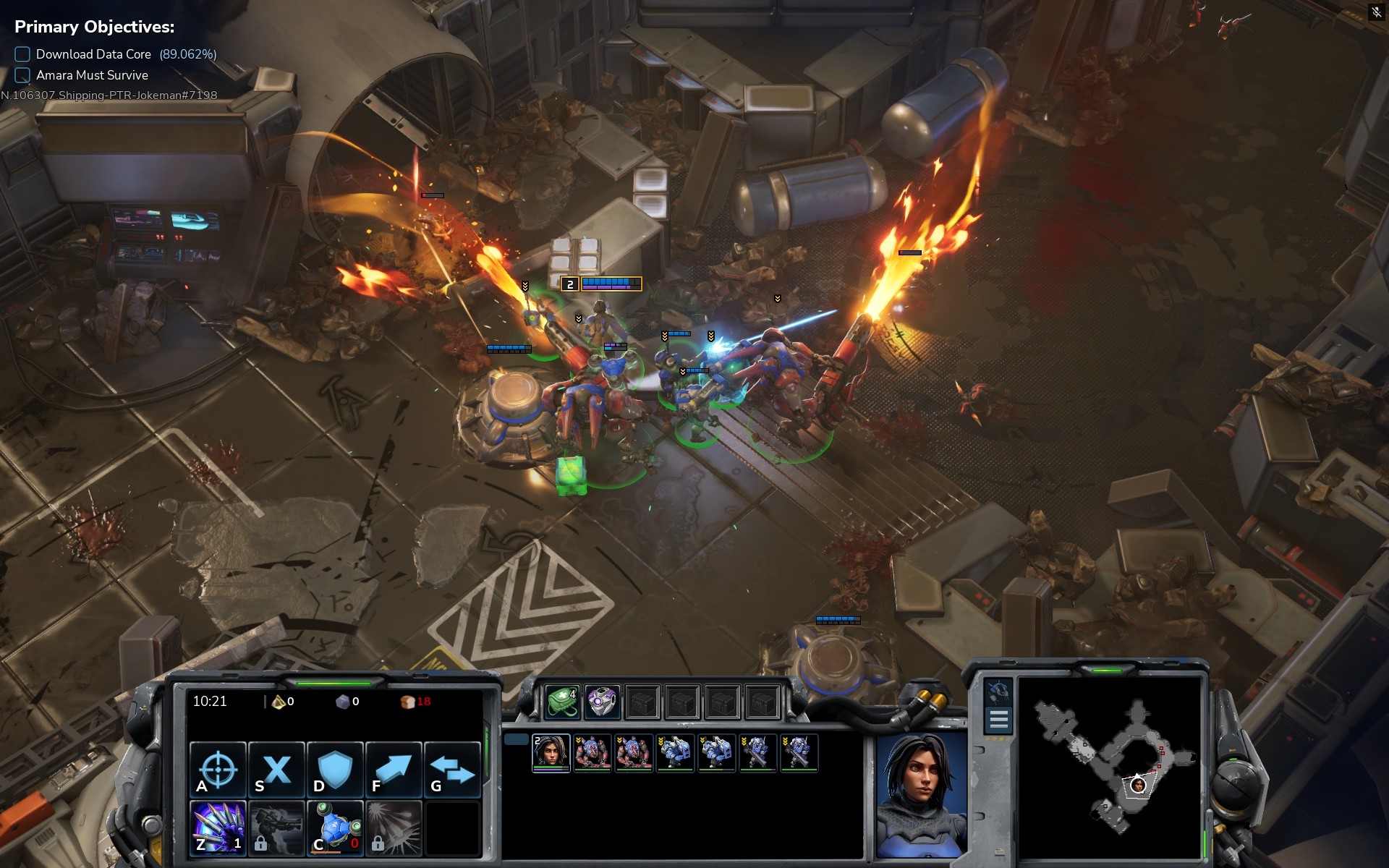1389x868 pixels.
Task: Click Amara's large portrait
Action: tap(921, 794)
